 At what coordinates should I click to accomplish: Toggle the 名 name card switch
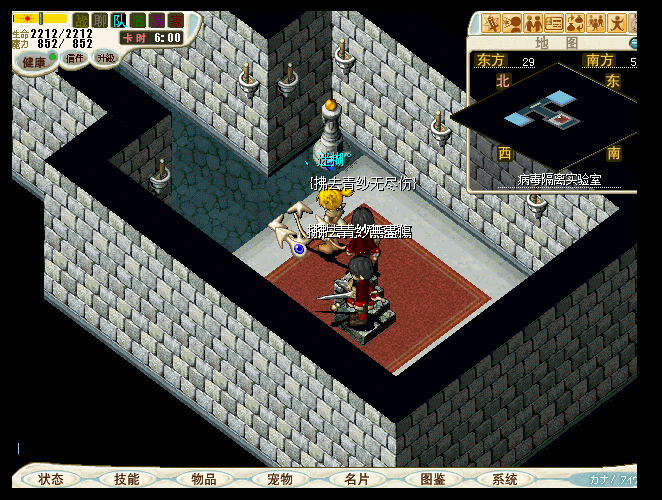tap(138, 20)
